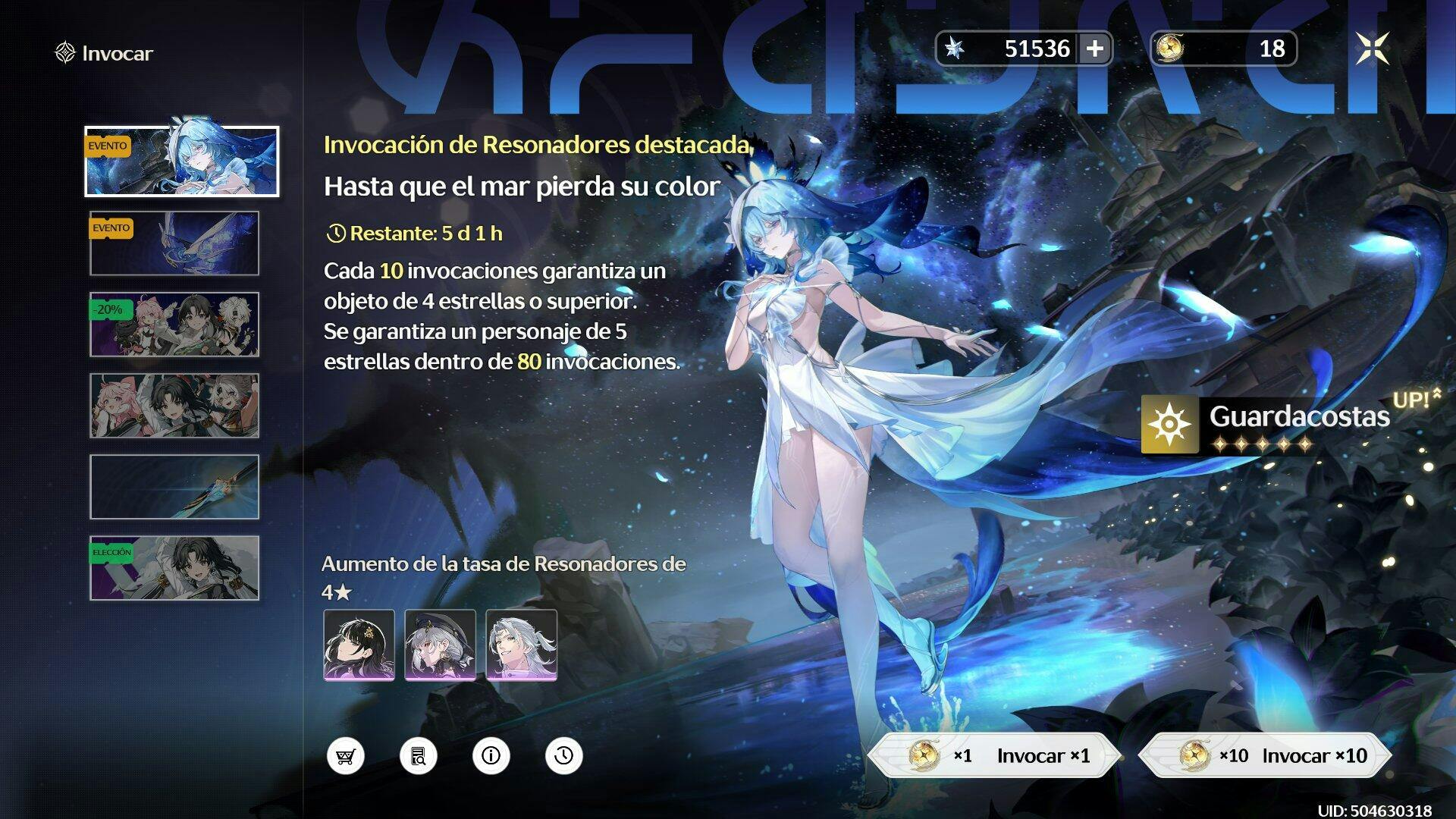Invocar ×1 using one tide
This screenshot has height=819, width=1456.
994,755
